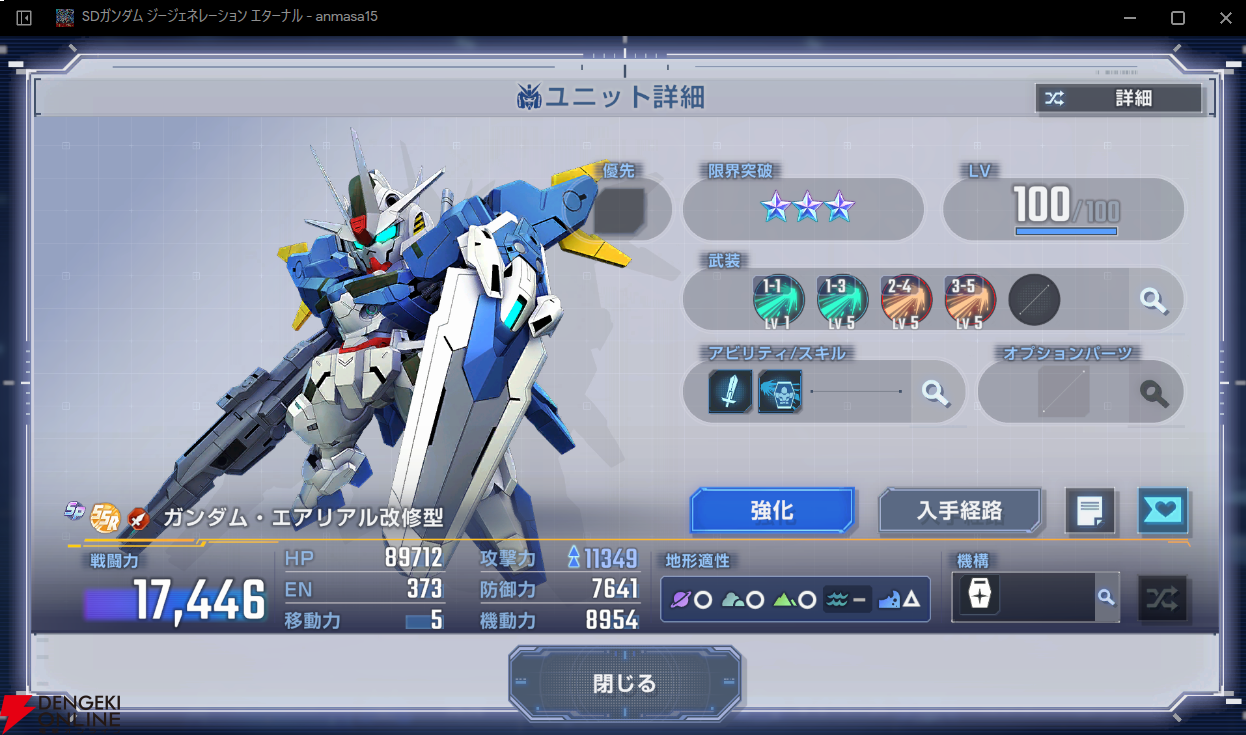This screenshot has height=735, width=1246.
Task: Toggle the heart favorite button
Action: coord(1162,511)
